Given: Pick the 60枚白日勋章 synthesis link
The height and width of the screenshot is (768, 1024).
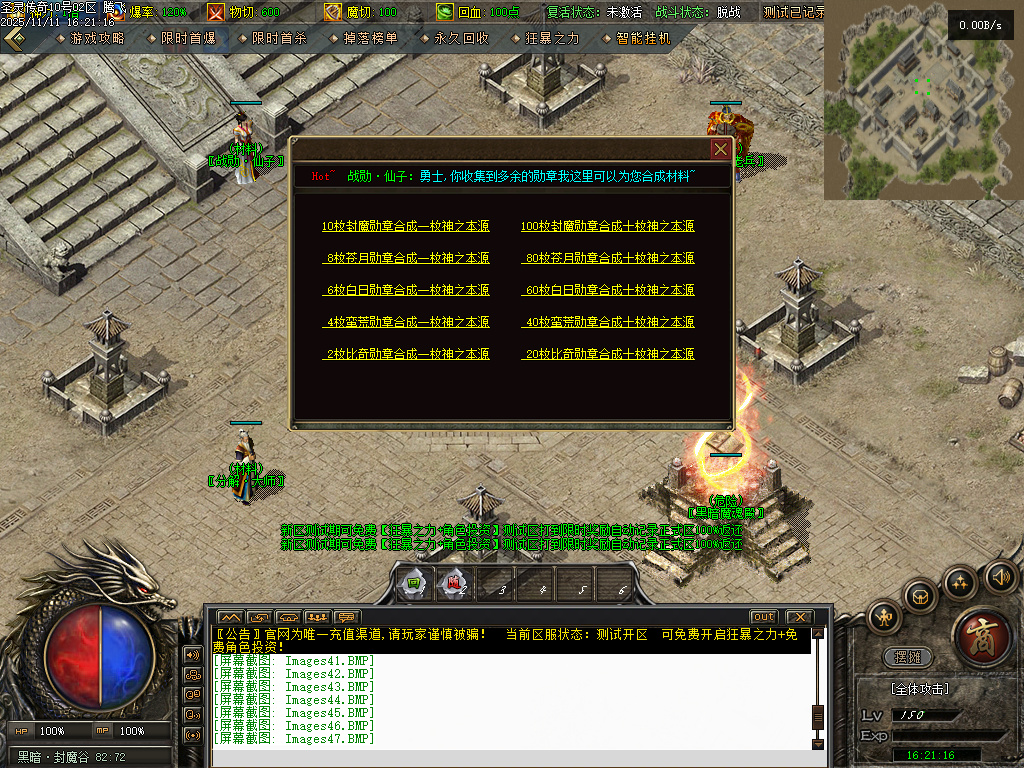Looking at the screenshot, I should (x=608, y=291).
